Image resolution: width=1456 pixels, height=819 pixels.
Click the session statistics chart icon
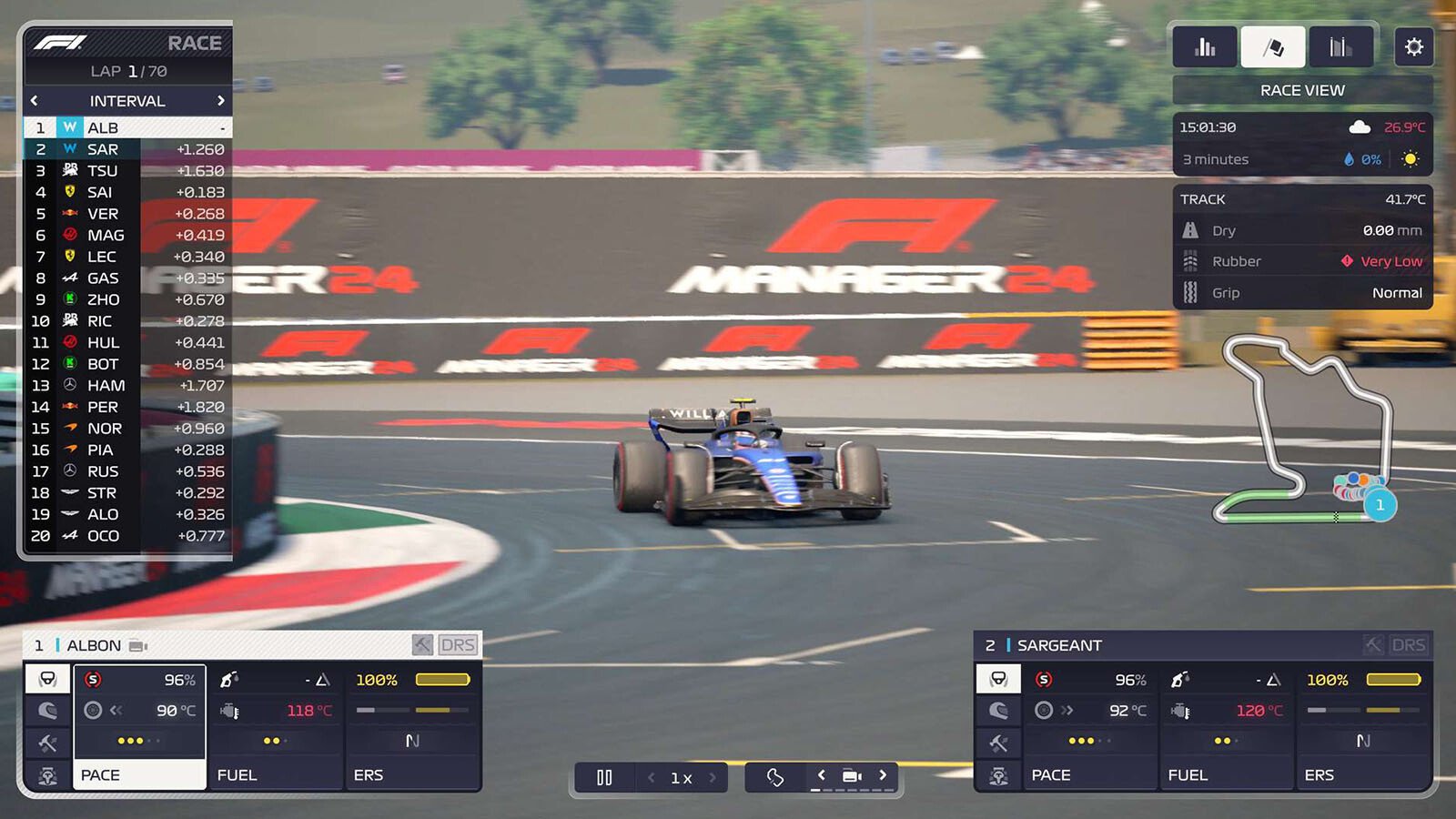pyautogui.click(x=1340, y=46)
